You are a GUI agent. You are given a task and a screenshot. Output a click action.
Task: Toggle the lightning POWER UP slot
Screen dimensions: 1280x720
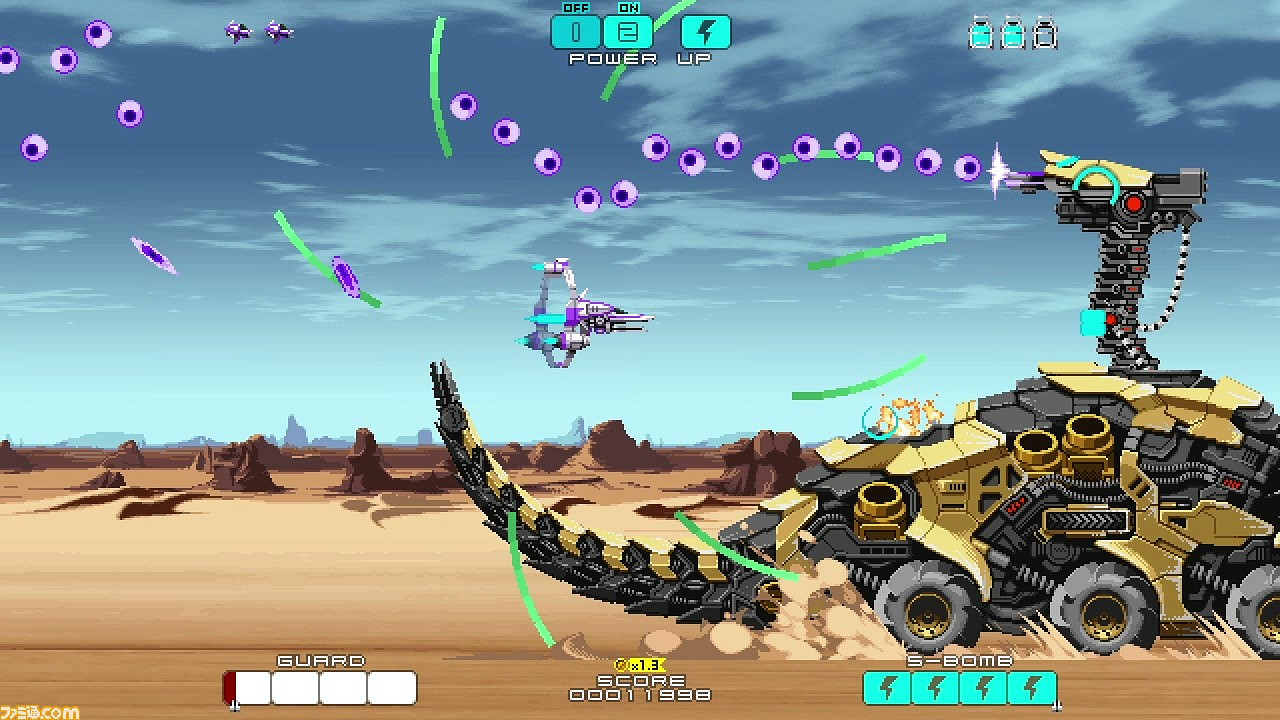(706, 32)
